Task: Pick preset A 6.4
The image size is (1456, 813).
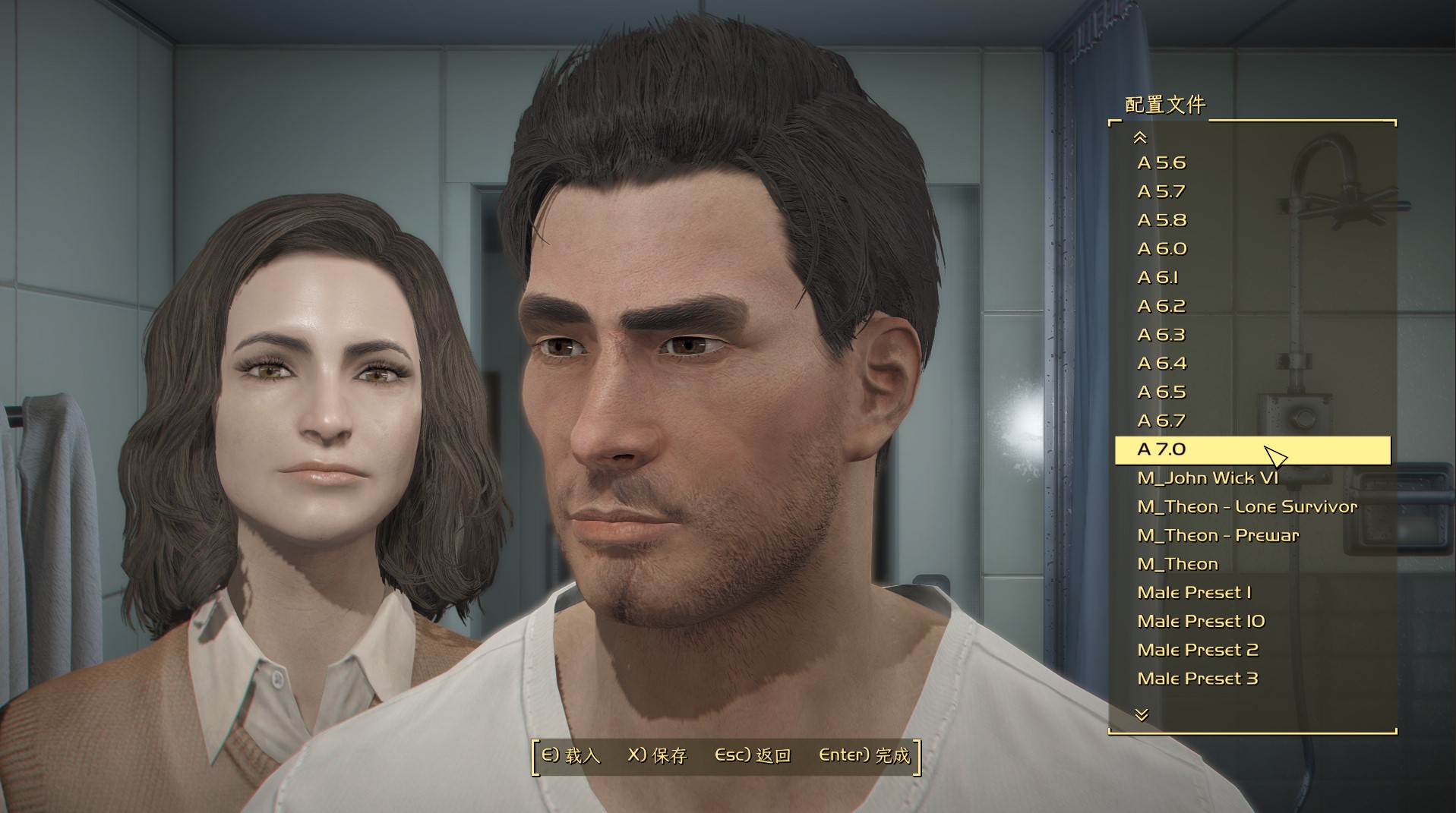Action: (x=1161, y=364)
